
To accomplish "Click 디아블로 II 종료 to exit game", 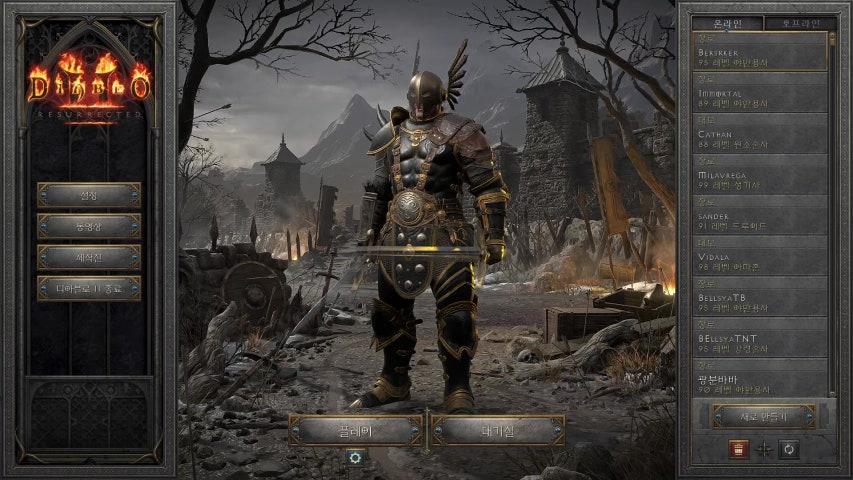I will coord(89,288).
